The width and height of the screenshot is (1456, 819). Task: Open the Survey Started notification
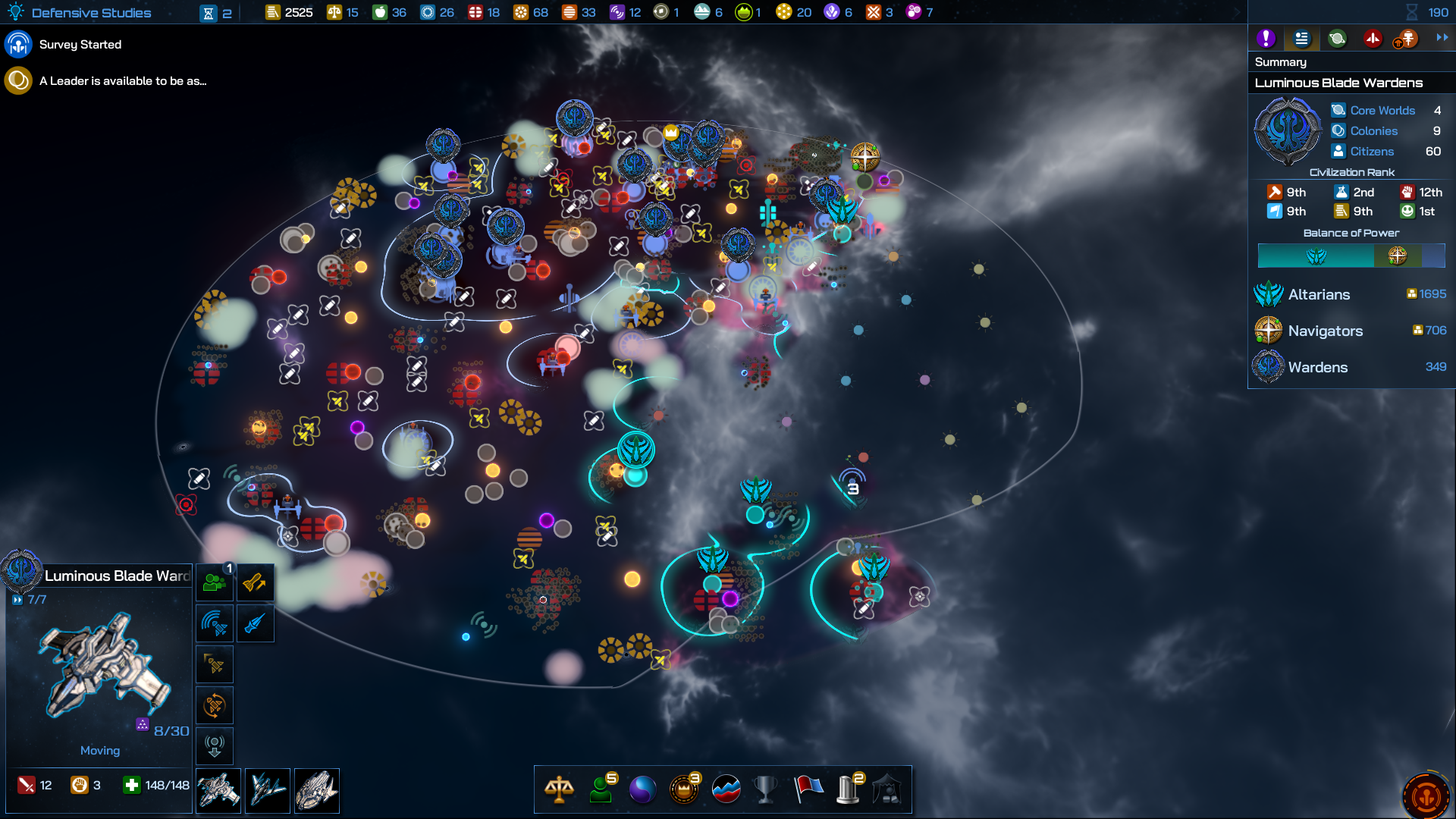click(80, 45)
